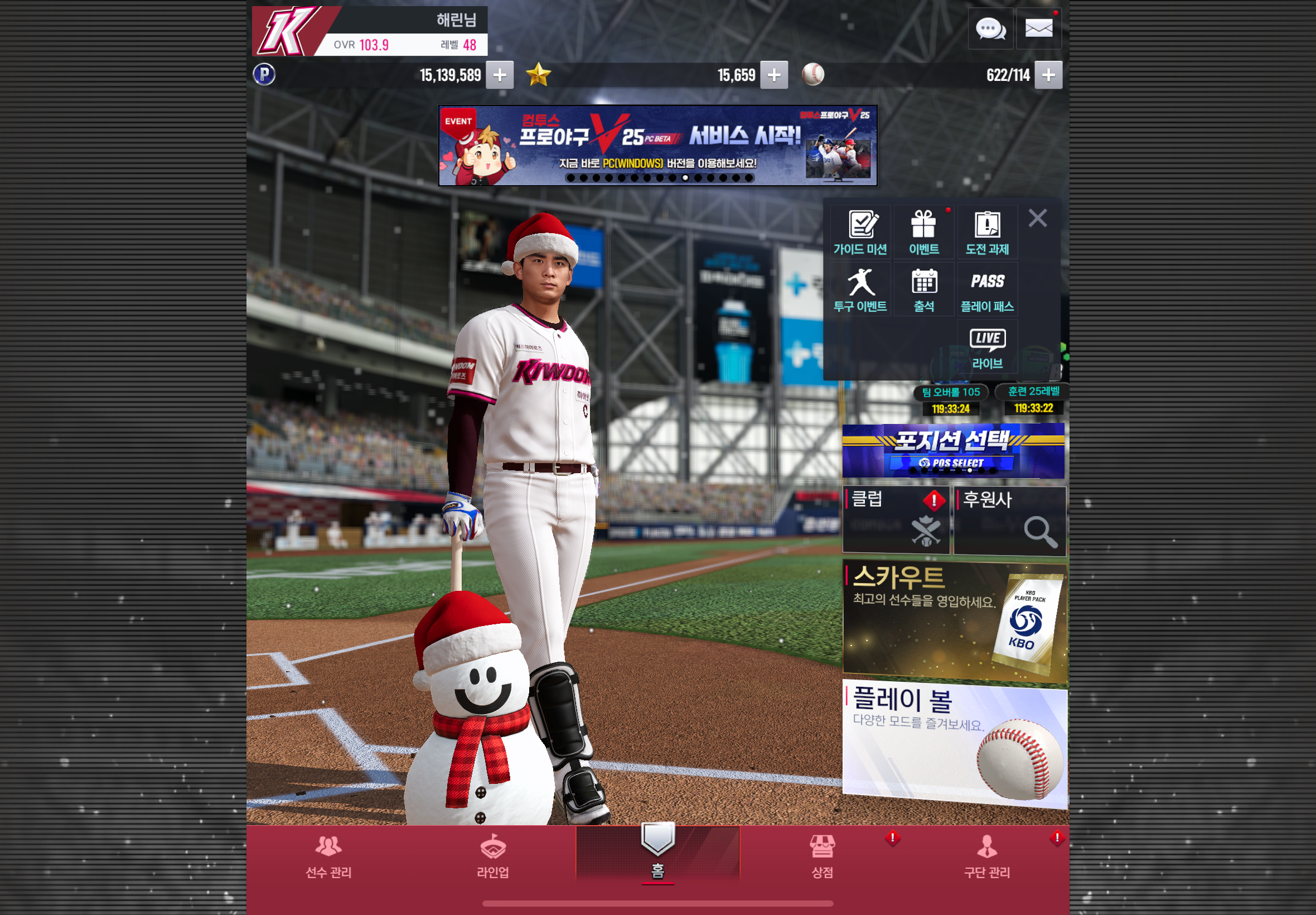
Task: Open 도전 과제 challenge tasks
Action: [x=987, y=232]
